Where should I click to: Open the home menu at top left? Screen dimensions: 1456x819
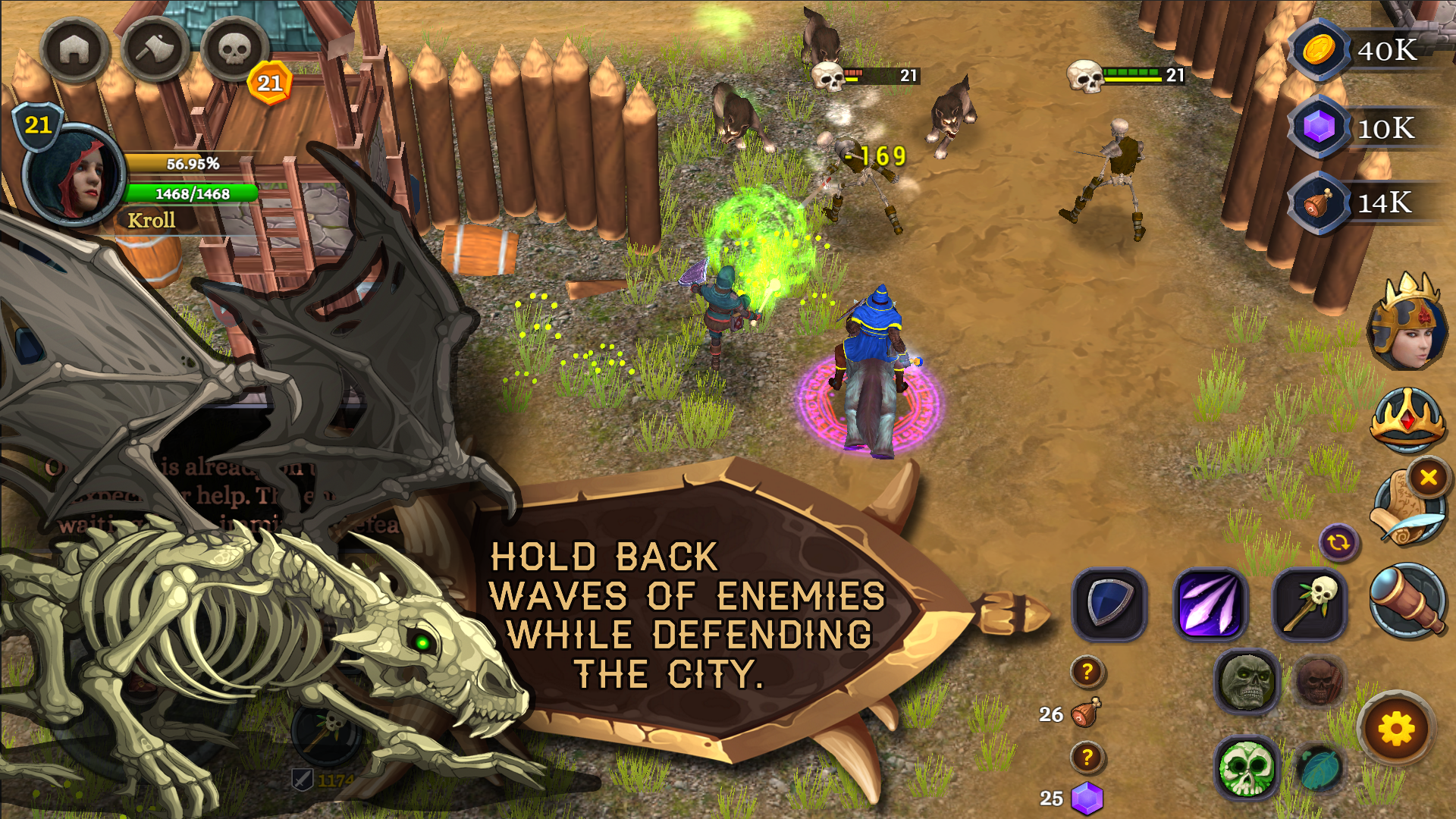74,48
